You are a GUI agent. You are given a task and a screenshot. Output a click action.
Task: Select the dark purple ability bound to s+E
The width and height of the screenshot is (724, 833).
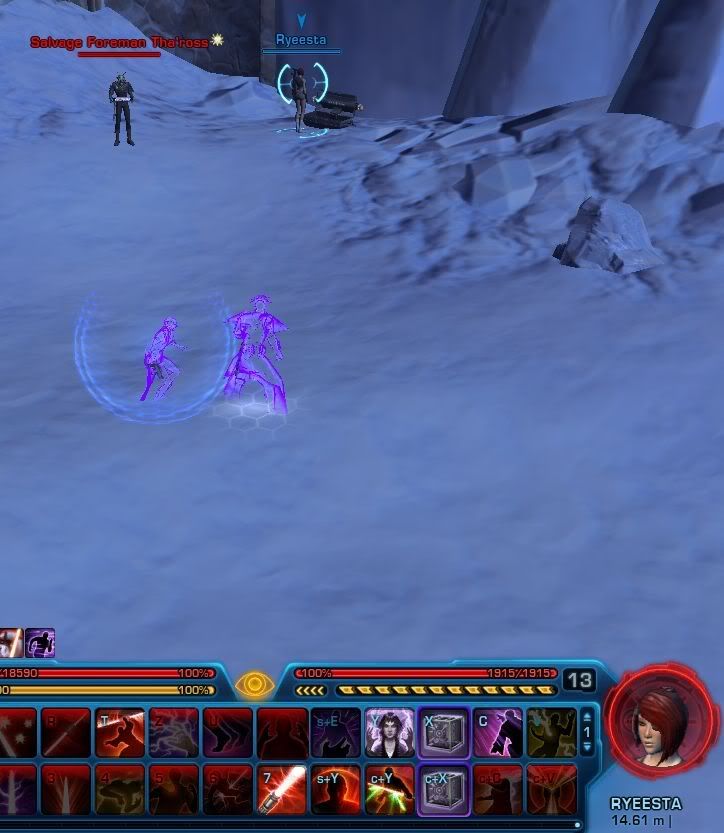click(336, 733)
